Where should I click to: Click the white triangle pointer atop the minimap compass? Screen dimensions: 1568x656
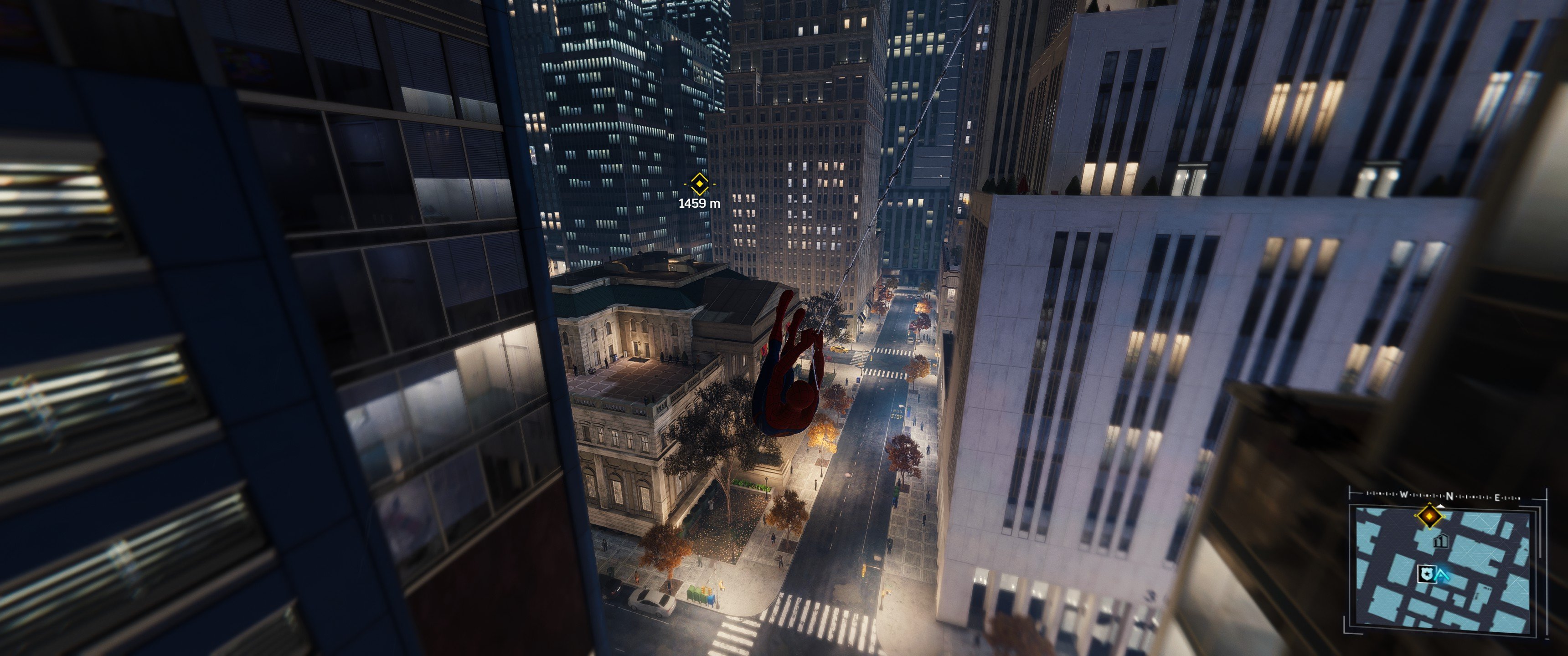point(1441,506)
